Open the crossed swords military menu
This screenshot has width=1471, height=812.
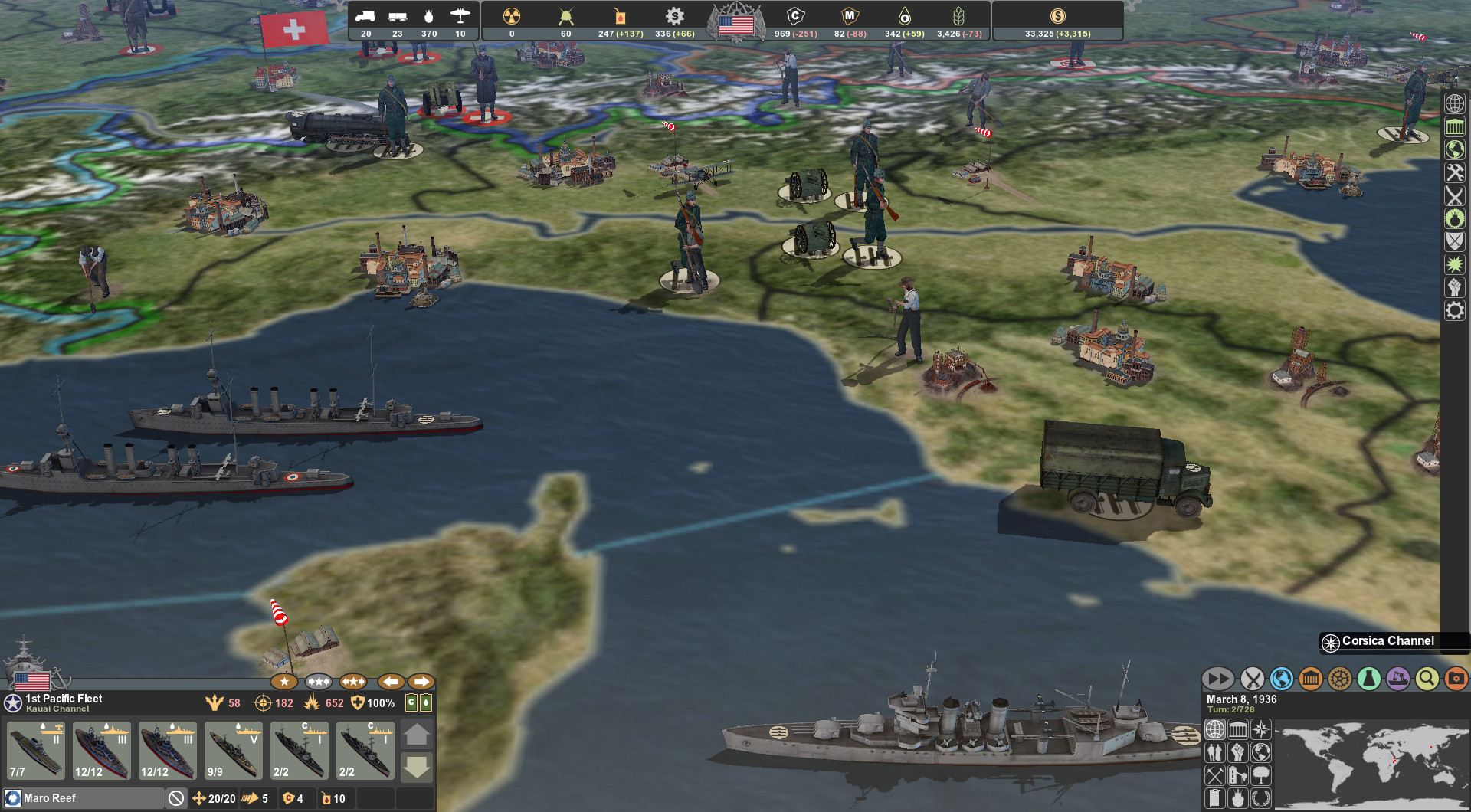coord(1252,679)
